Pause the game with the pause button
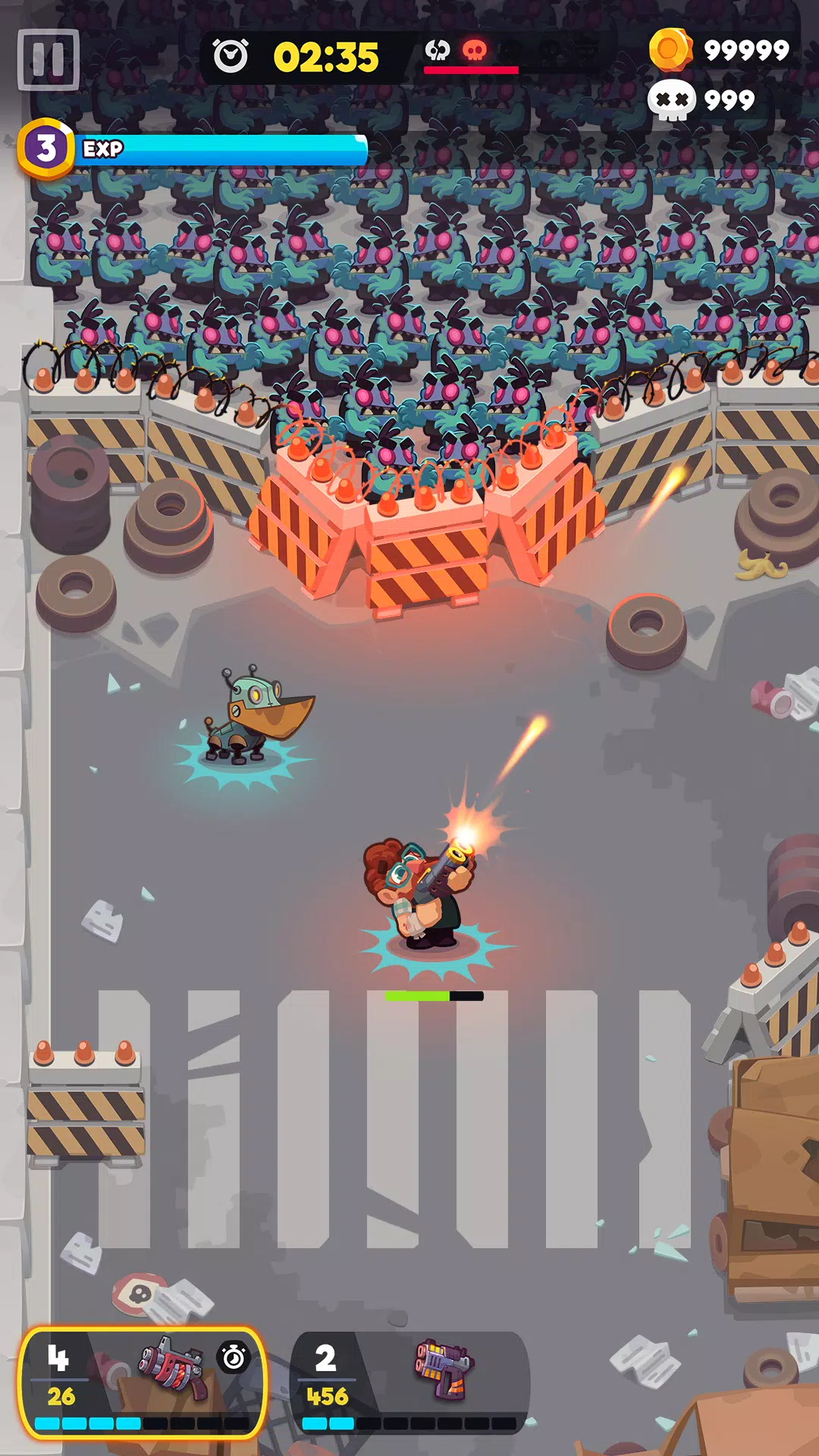 point(49,60)
